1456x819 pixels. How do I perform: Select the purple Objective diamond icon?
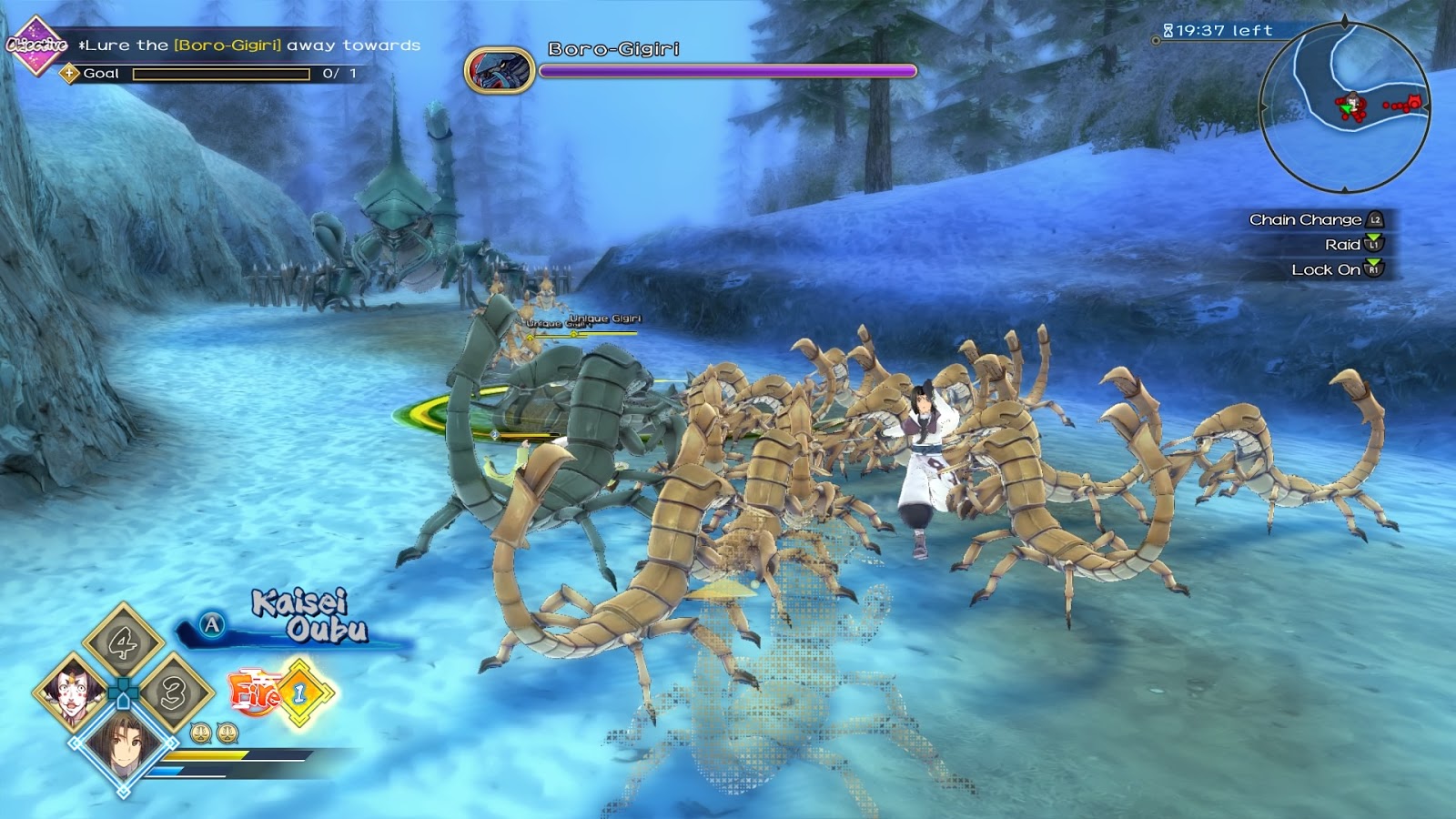tap(35, 45)
